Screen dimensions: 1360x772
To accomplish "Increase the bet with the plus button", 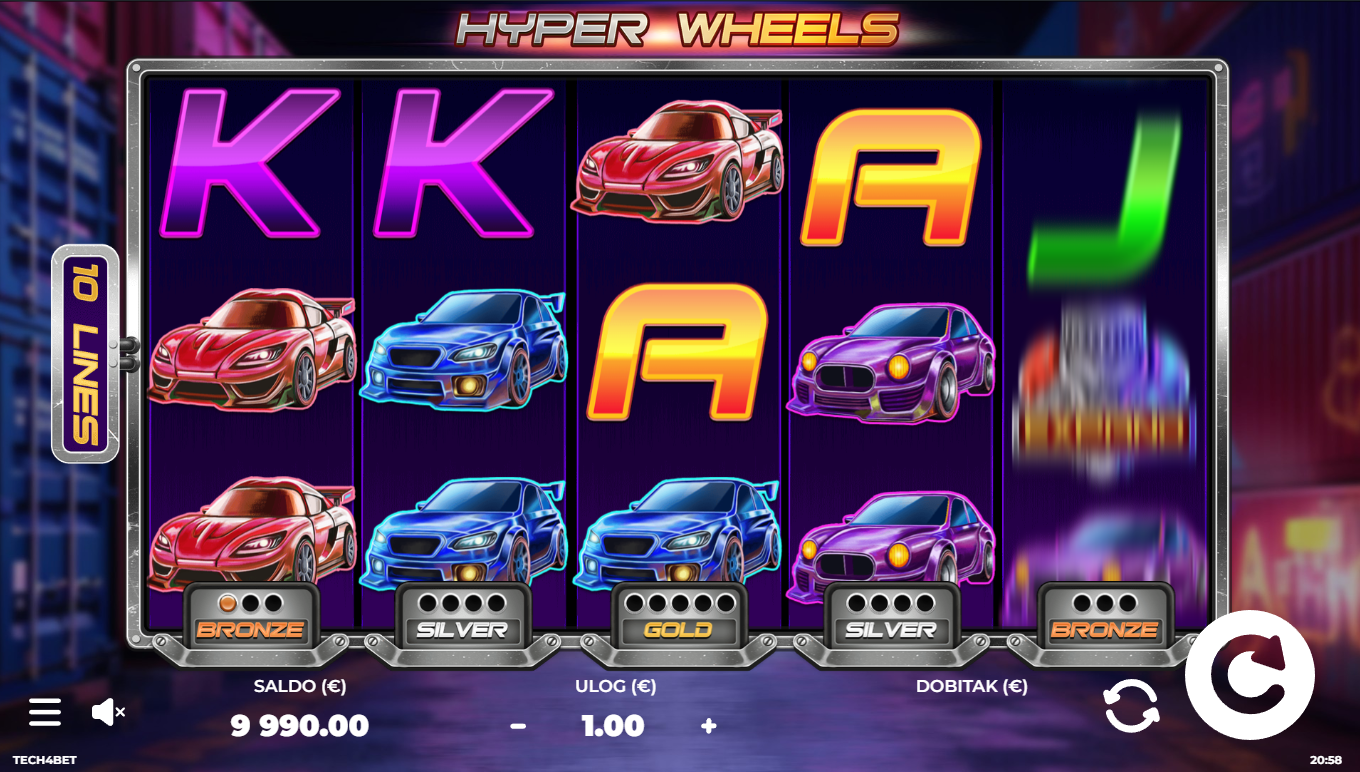I will click(x=709, y=726).
